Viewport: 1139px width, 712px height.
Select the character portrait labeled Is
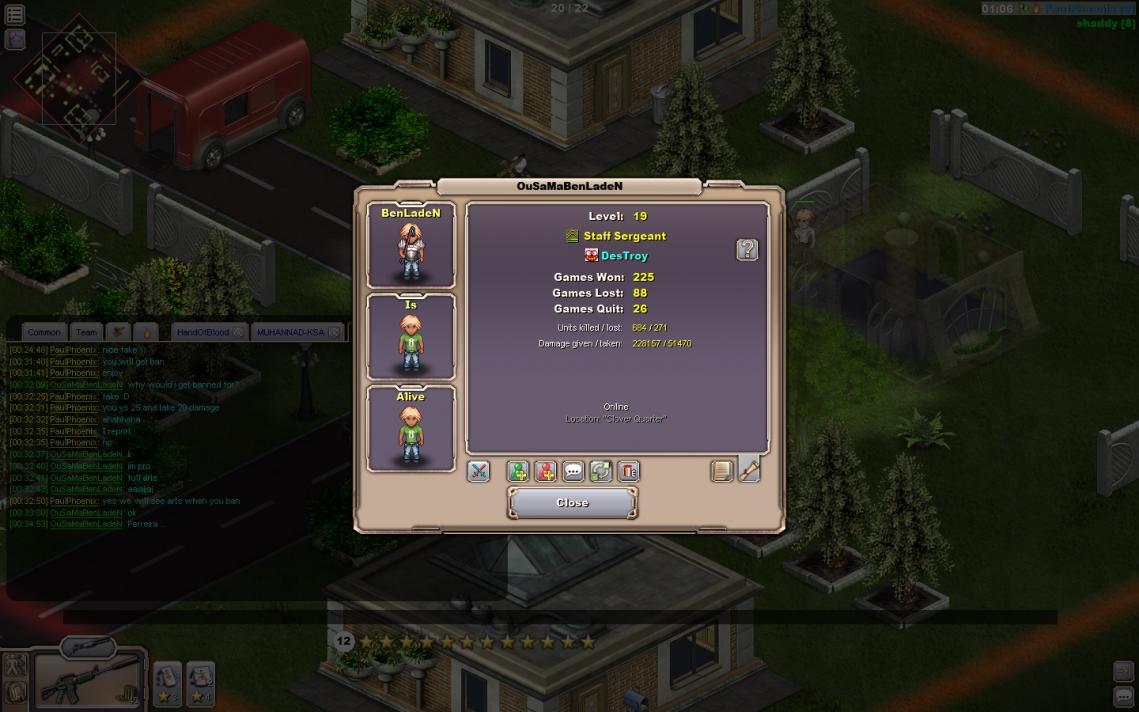[411, 337]
